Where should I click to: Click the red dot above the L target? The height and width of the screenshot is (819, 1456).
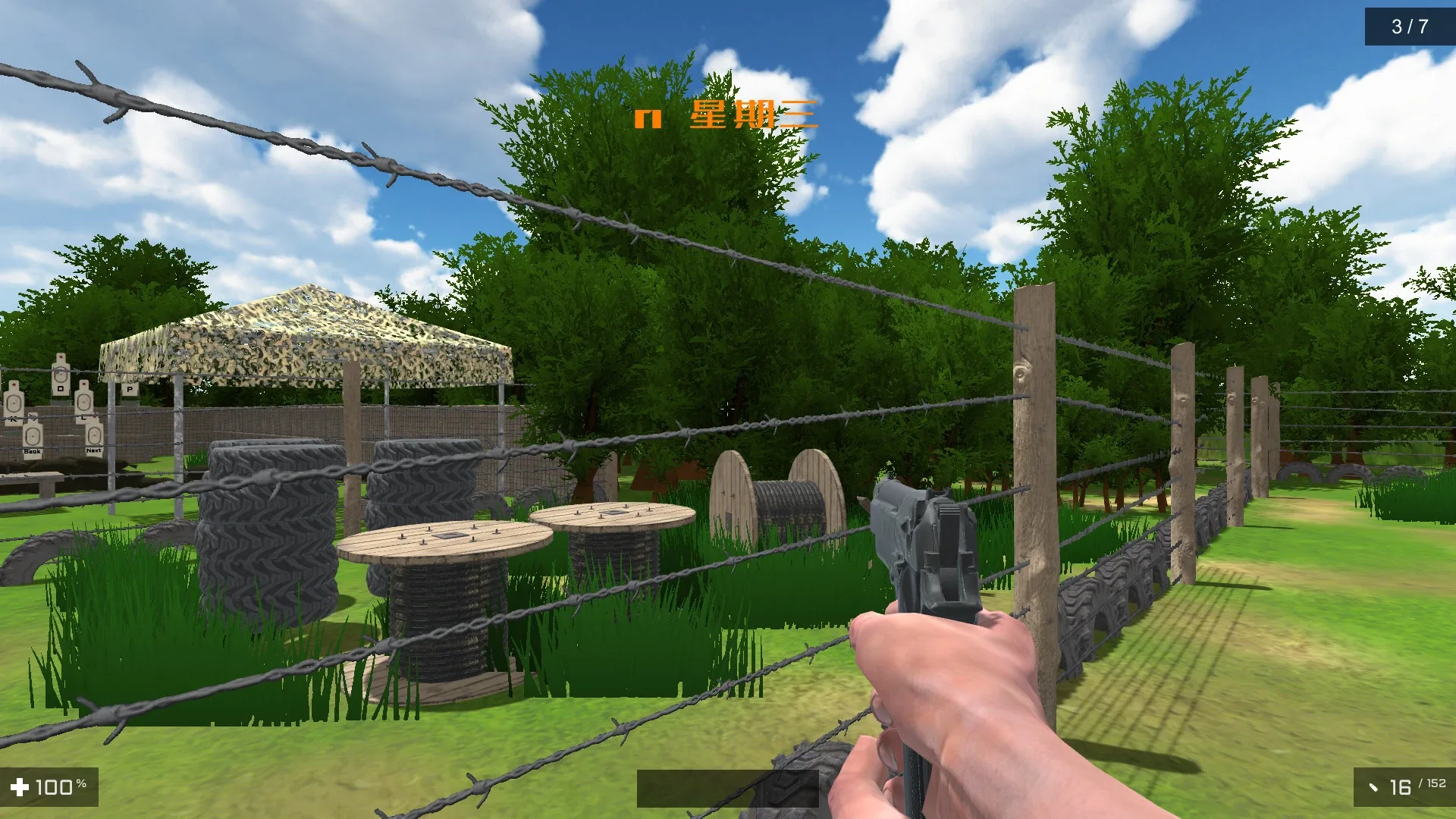[x=83, y=384]
